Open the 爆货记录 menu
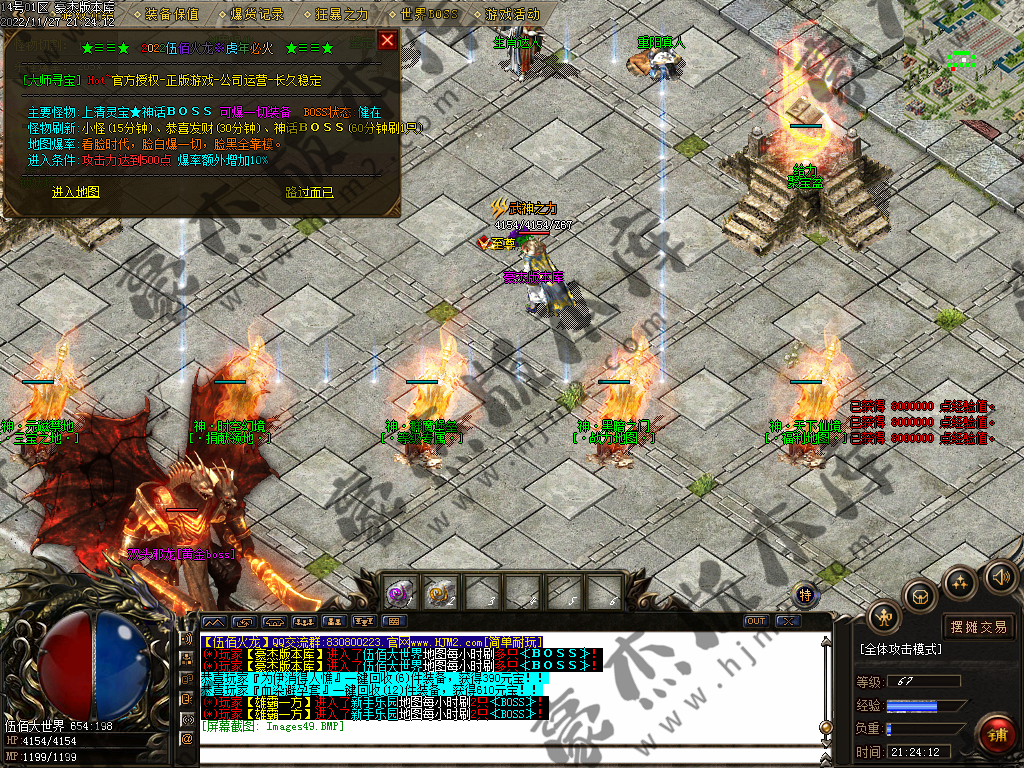Image resolution: width=1024 pixels, height=768 pixels. click(257, 15)
